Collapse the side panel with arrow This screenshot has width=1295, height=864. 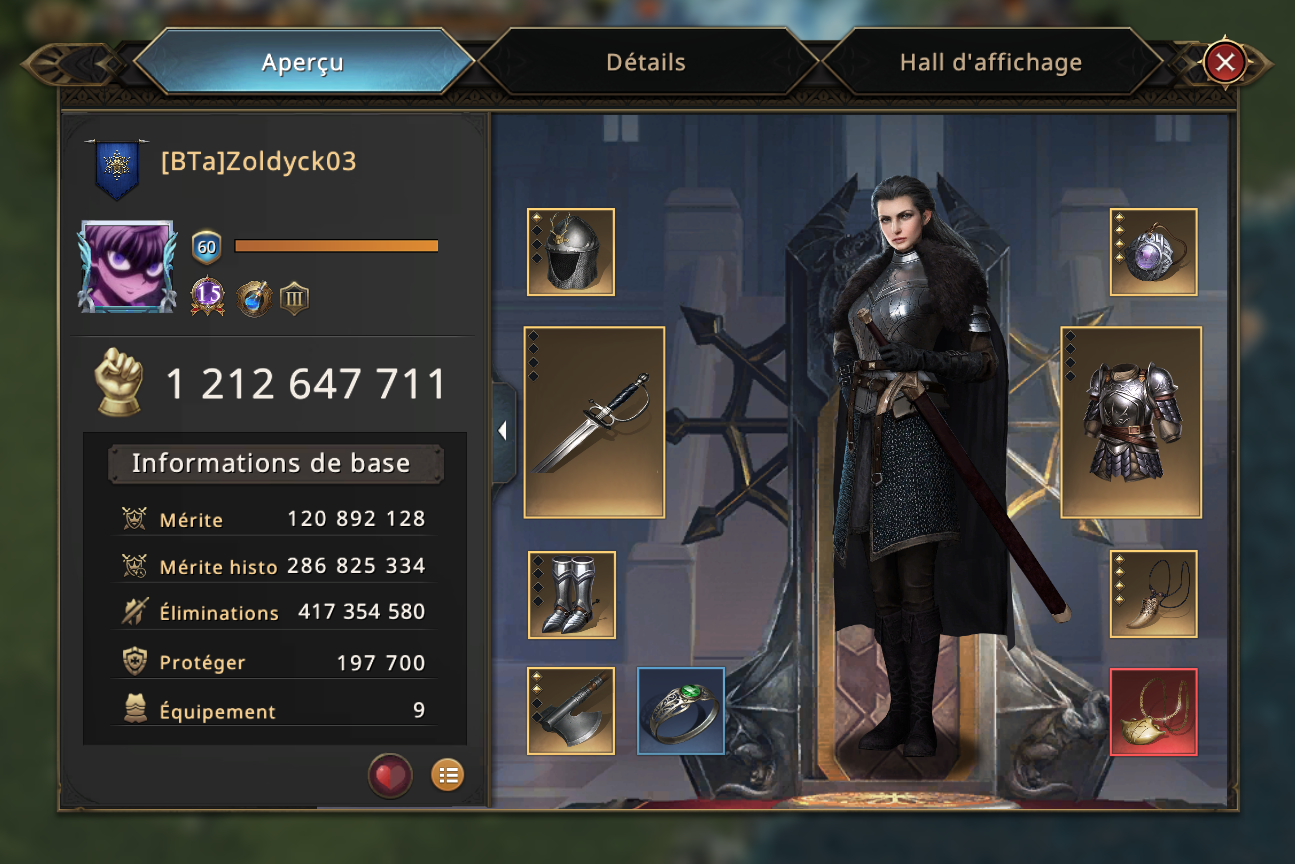tap(503, 431)
